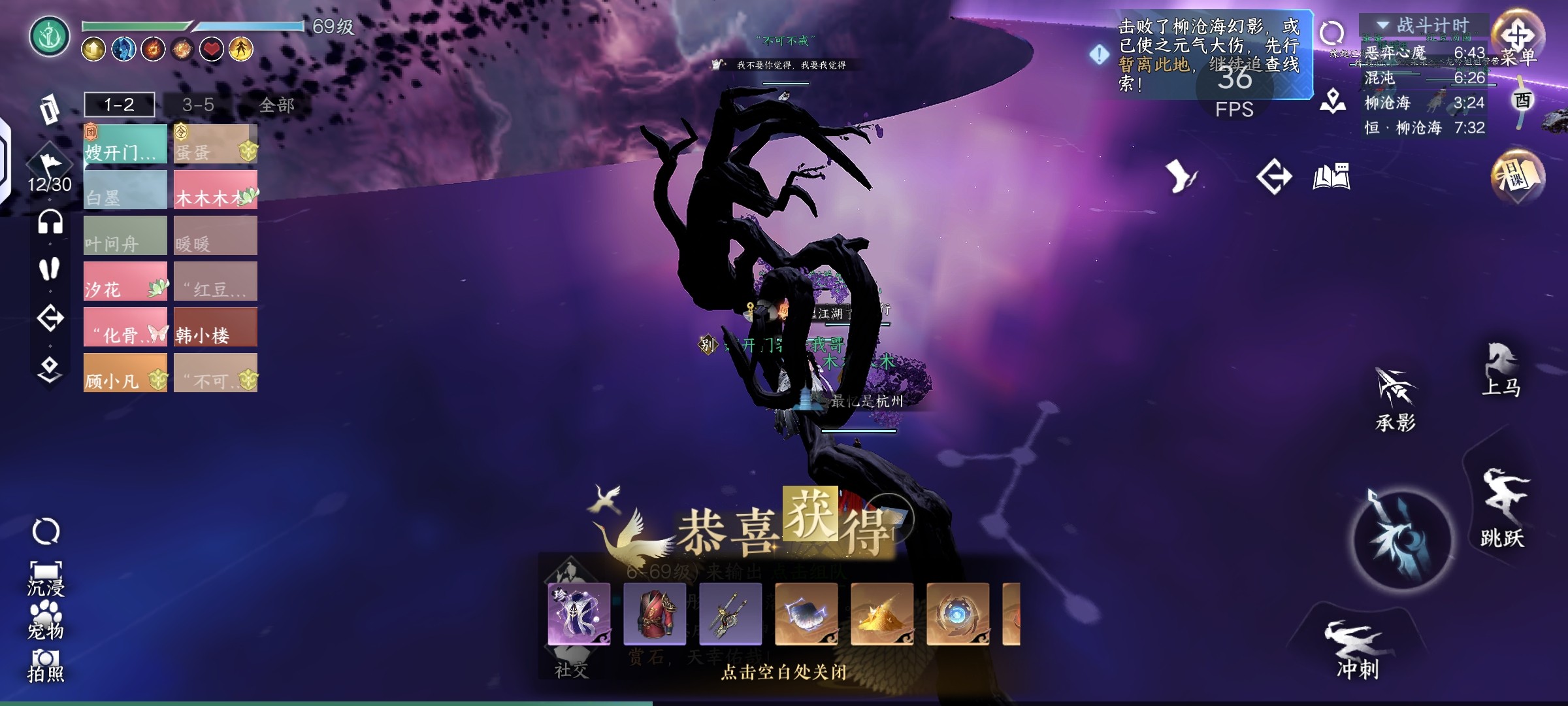Collapse the 战斗计时 battle timer dropdown
Screen dimensions: 1568x706
[x=1383, y=25]
